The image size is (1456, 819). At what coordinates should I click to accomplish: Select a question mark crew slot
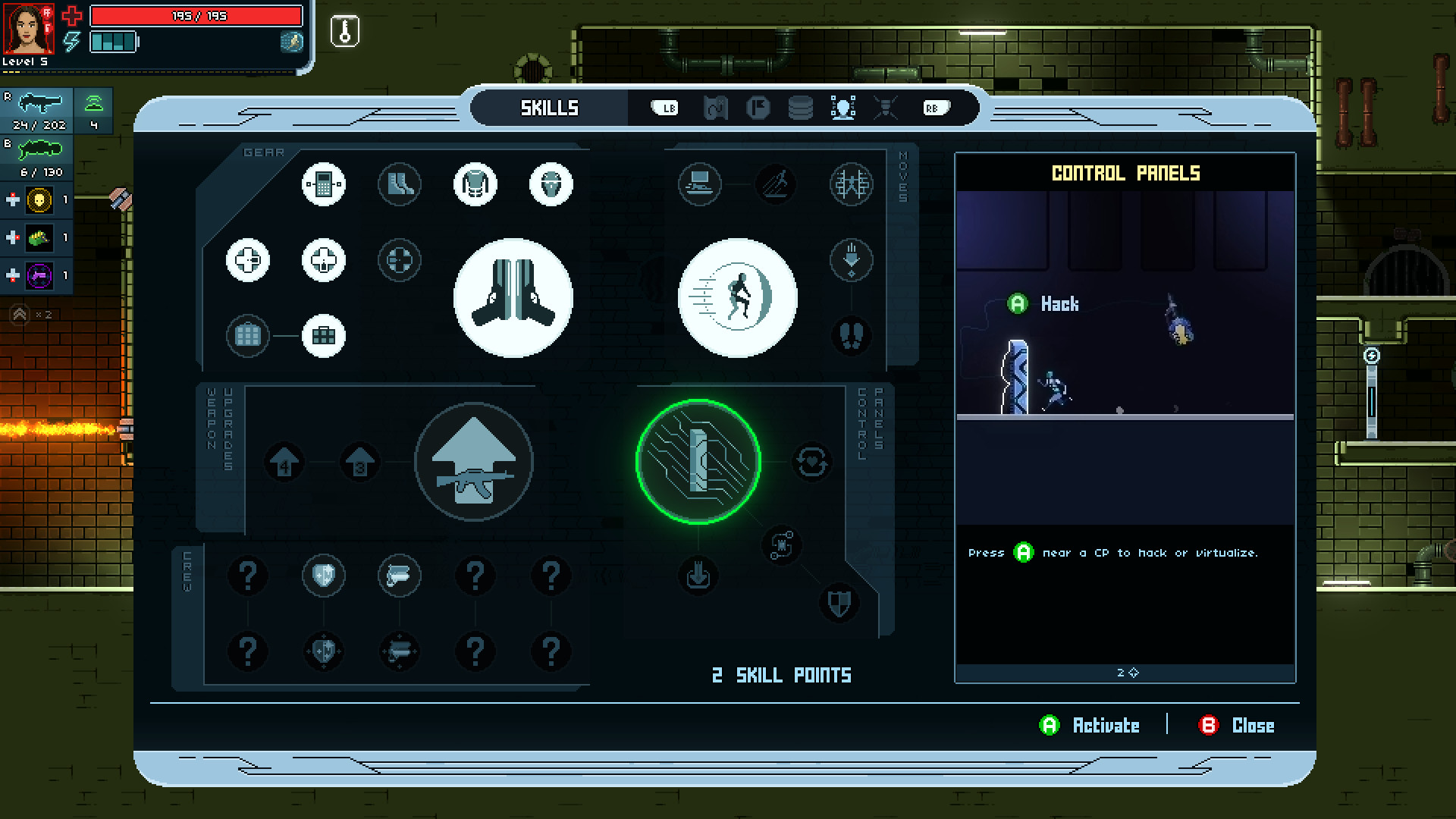point(248,576)
